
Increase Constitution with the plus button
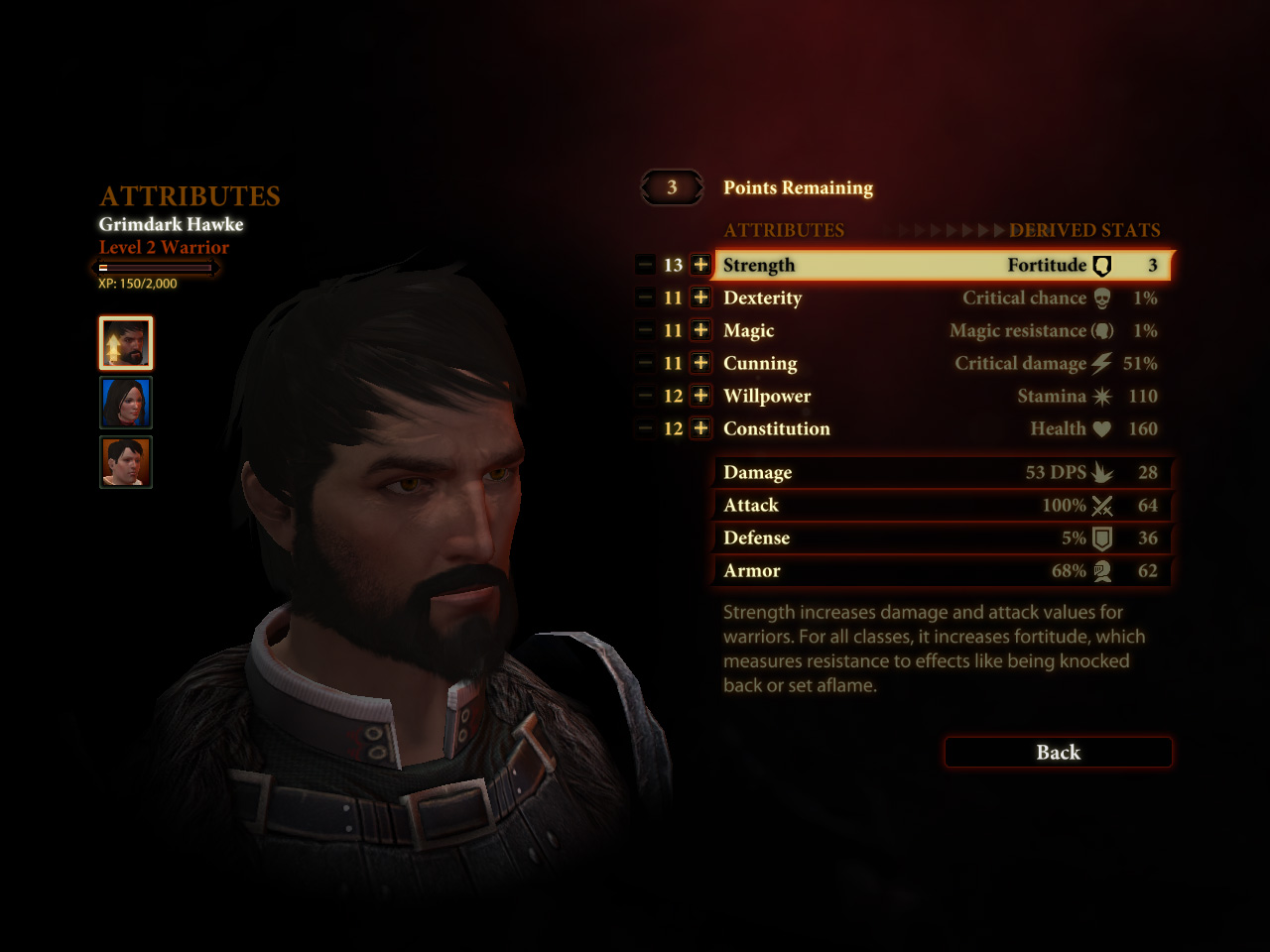click(700, 428)
